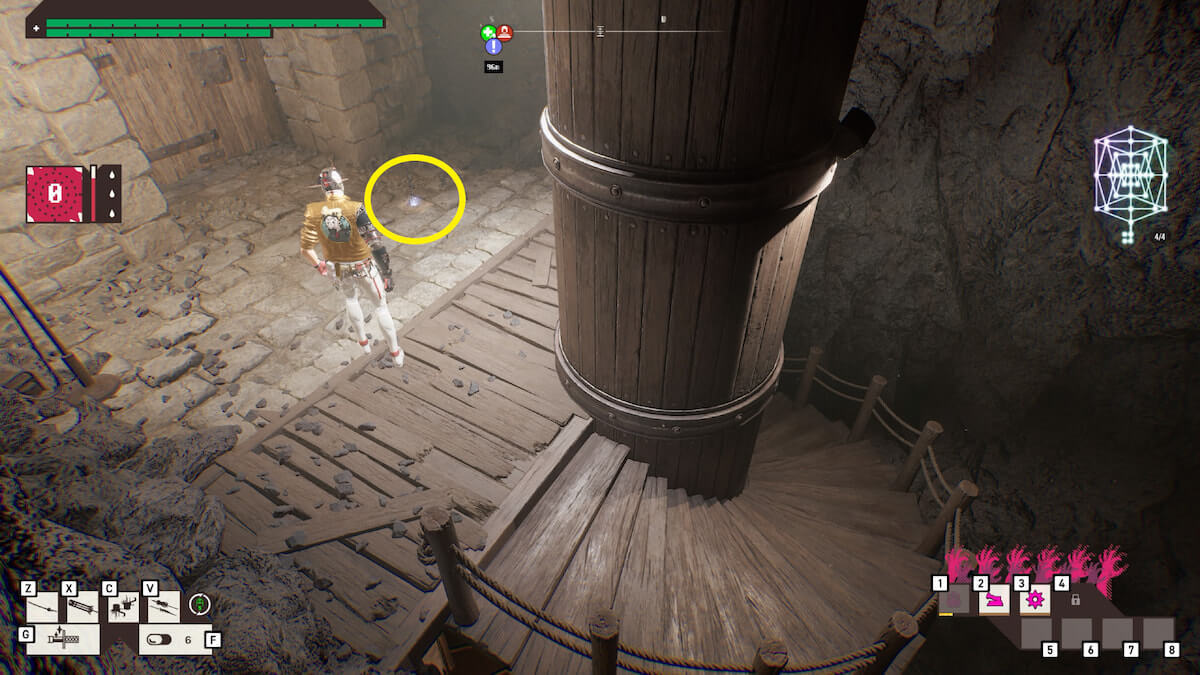The image size is (1200, 675).
Task: Select the blue exclamation objective marker
Action: 493,47
